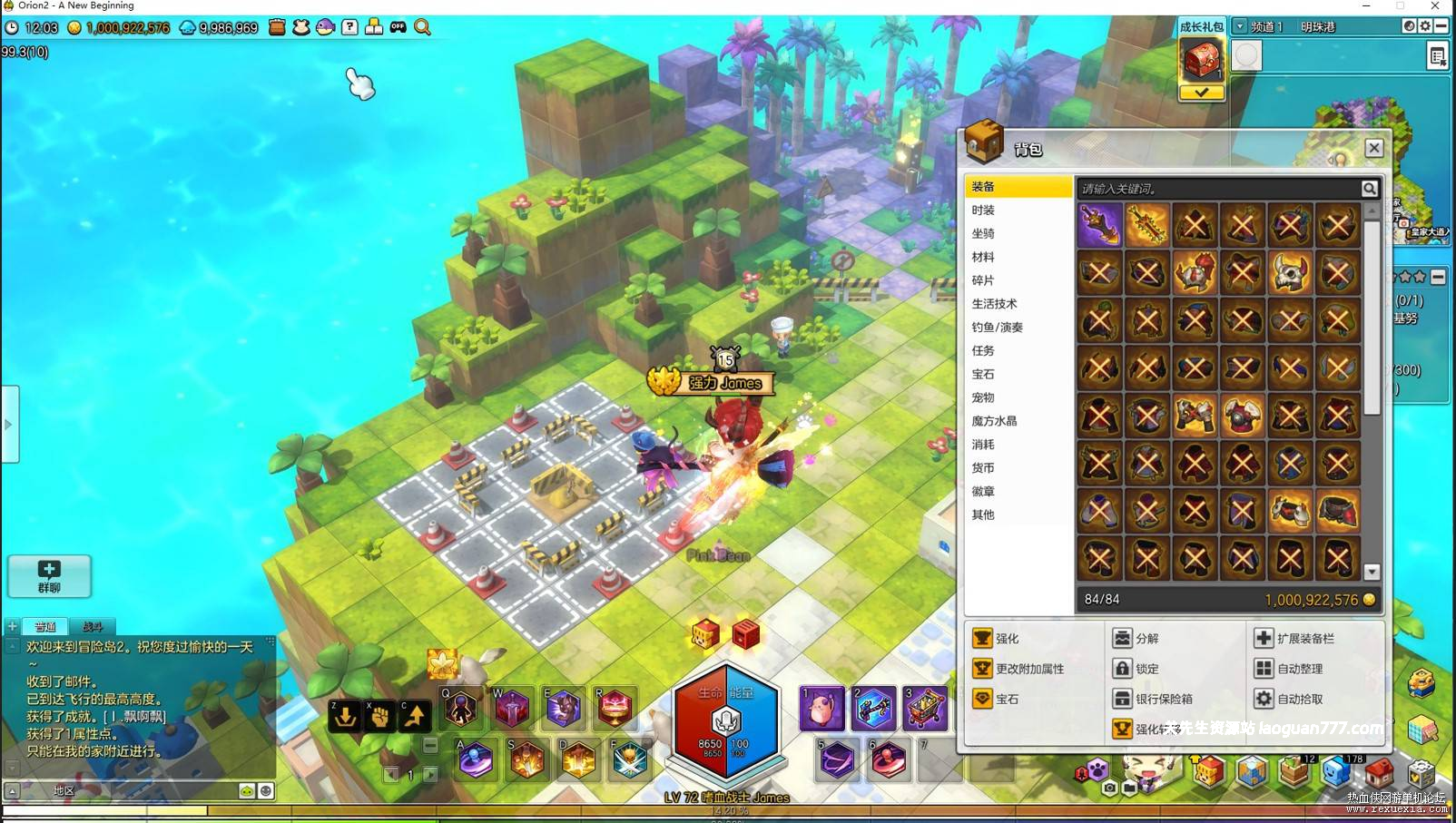Click the 强化 enhance button
1456x823 pixels.
pyautogui.click(x=997, y=639)
